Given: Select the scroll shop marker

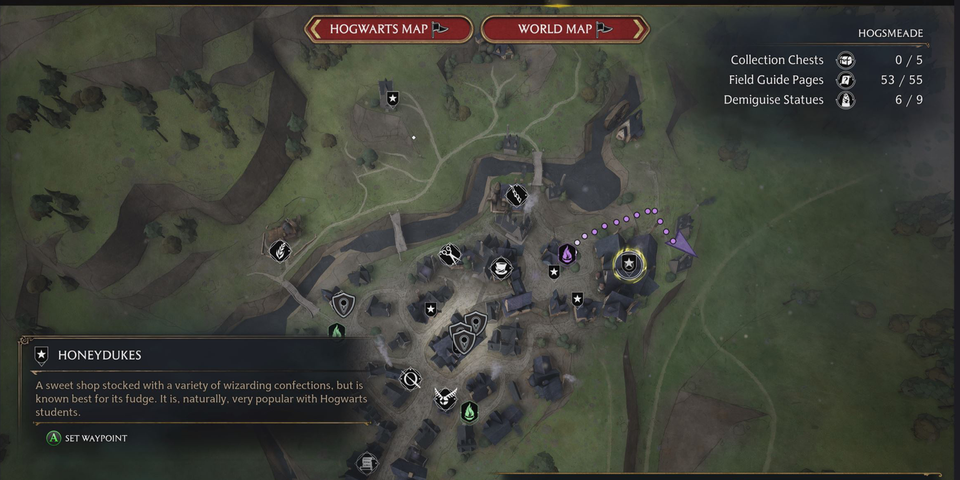Looking at the screenshot, I should pyautogui.click(x=368, y=462).
